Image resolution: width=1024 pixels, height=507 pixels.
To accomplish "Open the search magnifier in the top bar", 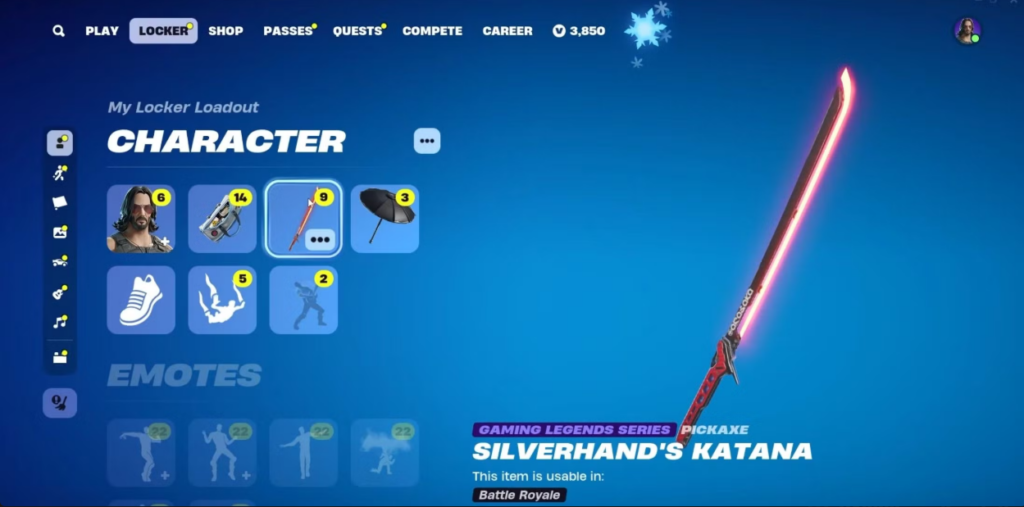I will pos(59,31).
